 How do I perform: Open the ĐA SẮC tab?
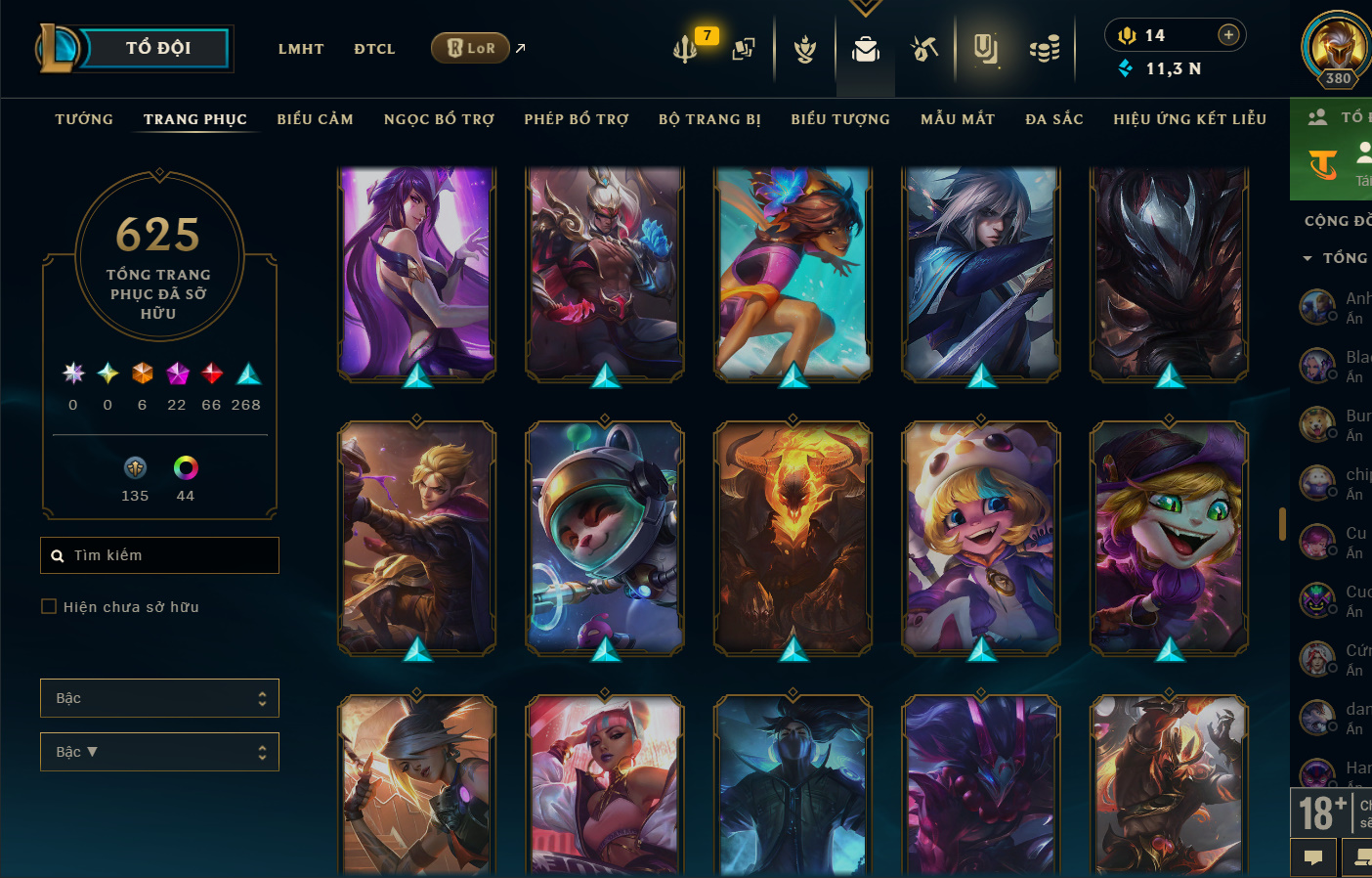1054,119
